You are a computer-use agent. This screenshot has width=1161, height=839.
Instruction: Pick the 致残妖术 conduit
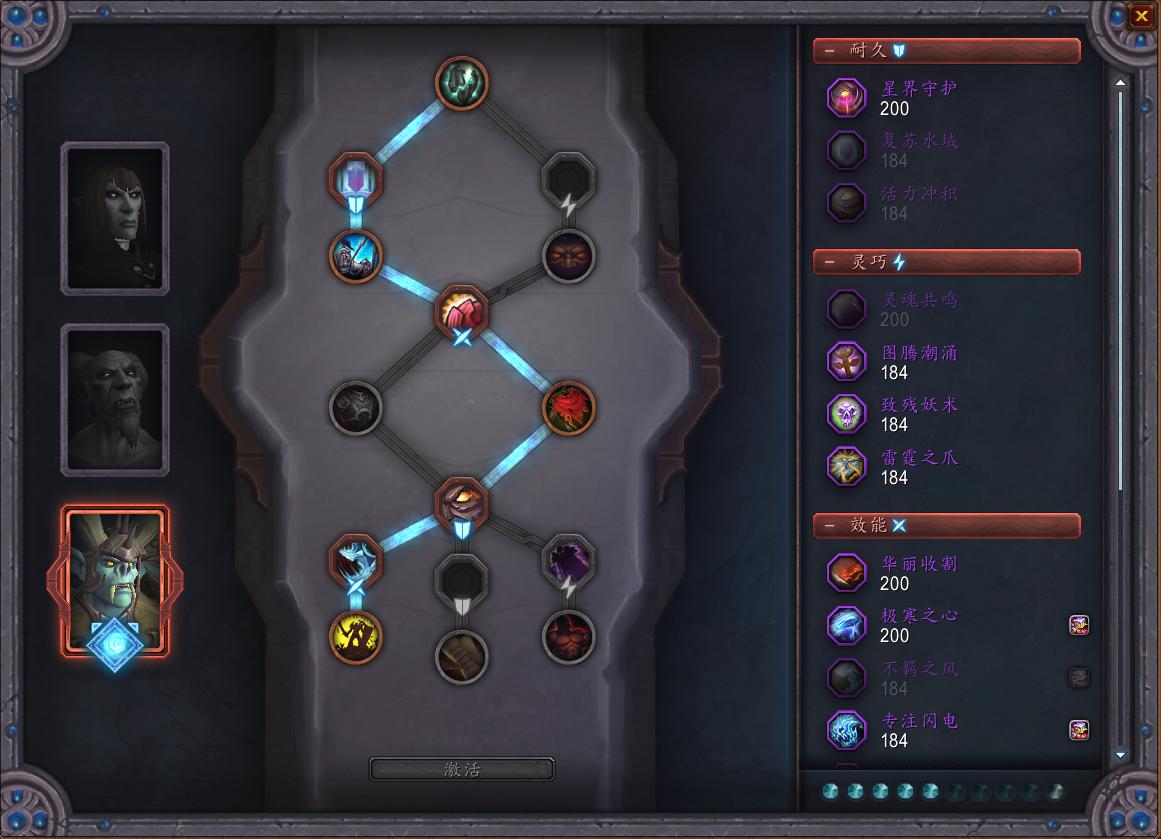click(847, 414)
